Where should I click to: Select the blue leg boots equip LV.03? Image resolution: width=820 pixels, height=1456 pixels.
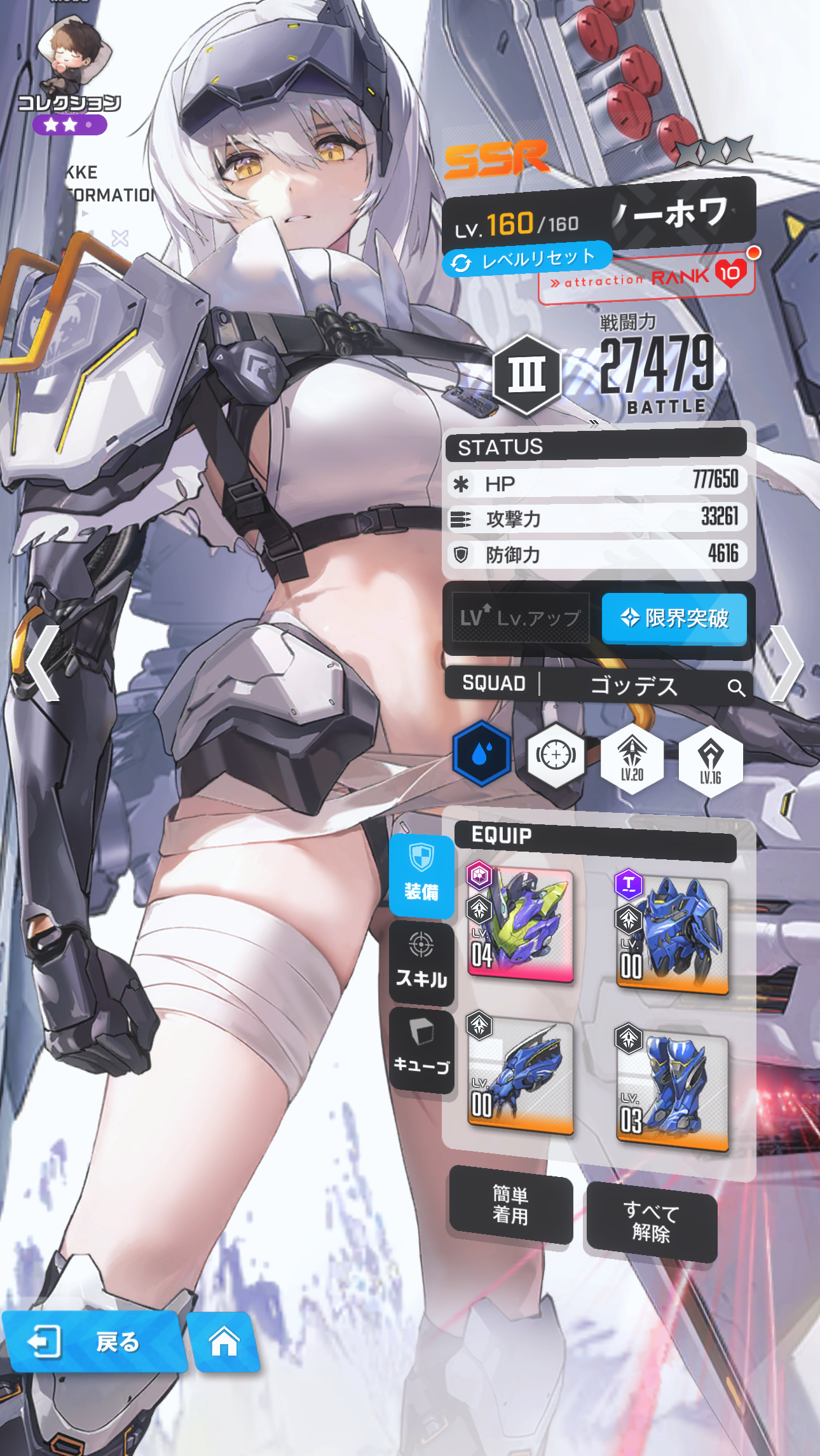click(x=672, y=1089)
